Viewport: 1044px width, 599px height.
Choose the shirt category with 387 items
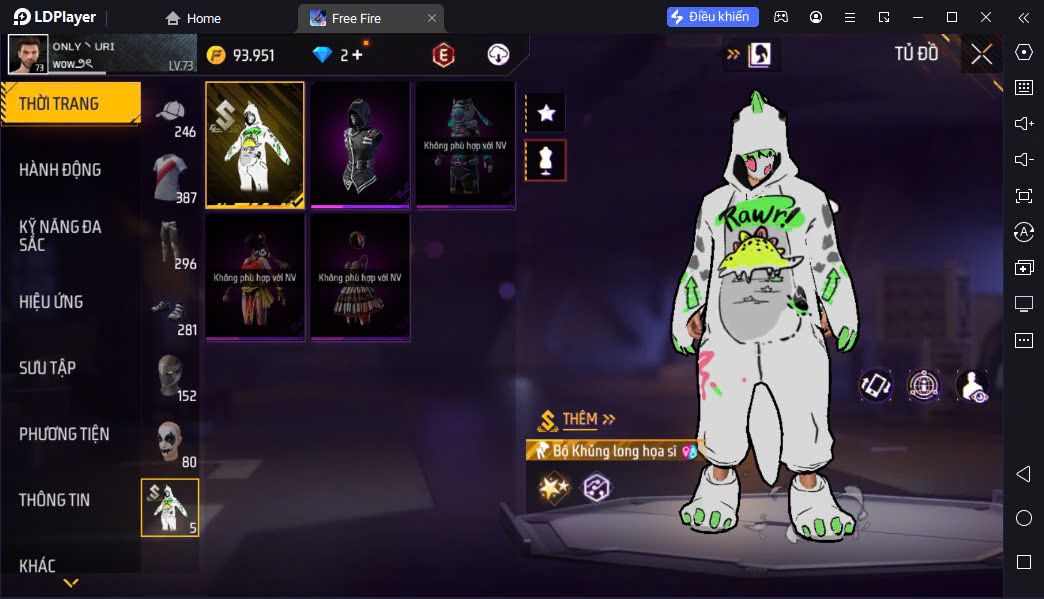click(172, 180)
